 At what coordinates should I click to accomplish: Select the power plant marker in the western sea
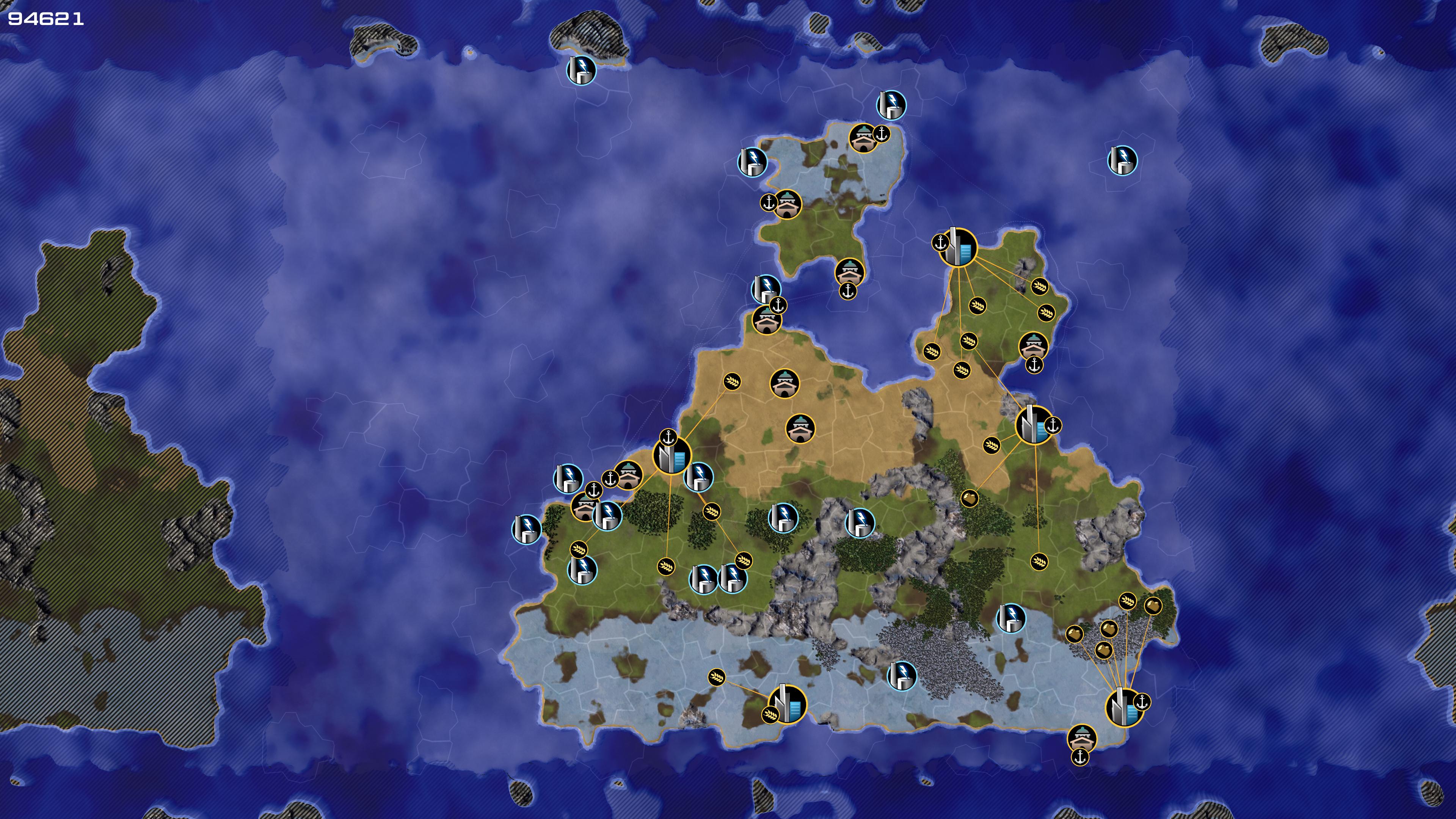[526, 529]
